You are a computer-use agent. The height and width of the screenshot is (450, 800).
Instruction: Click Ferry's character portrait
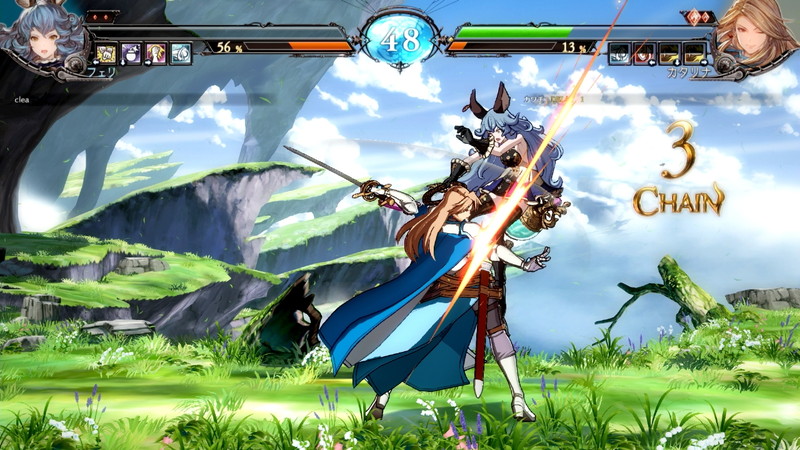click(40, 35)
